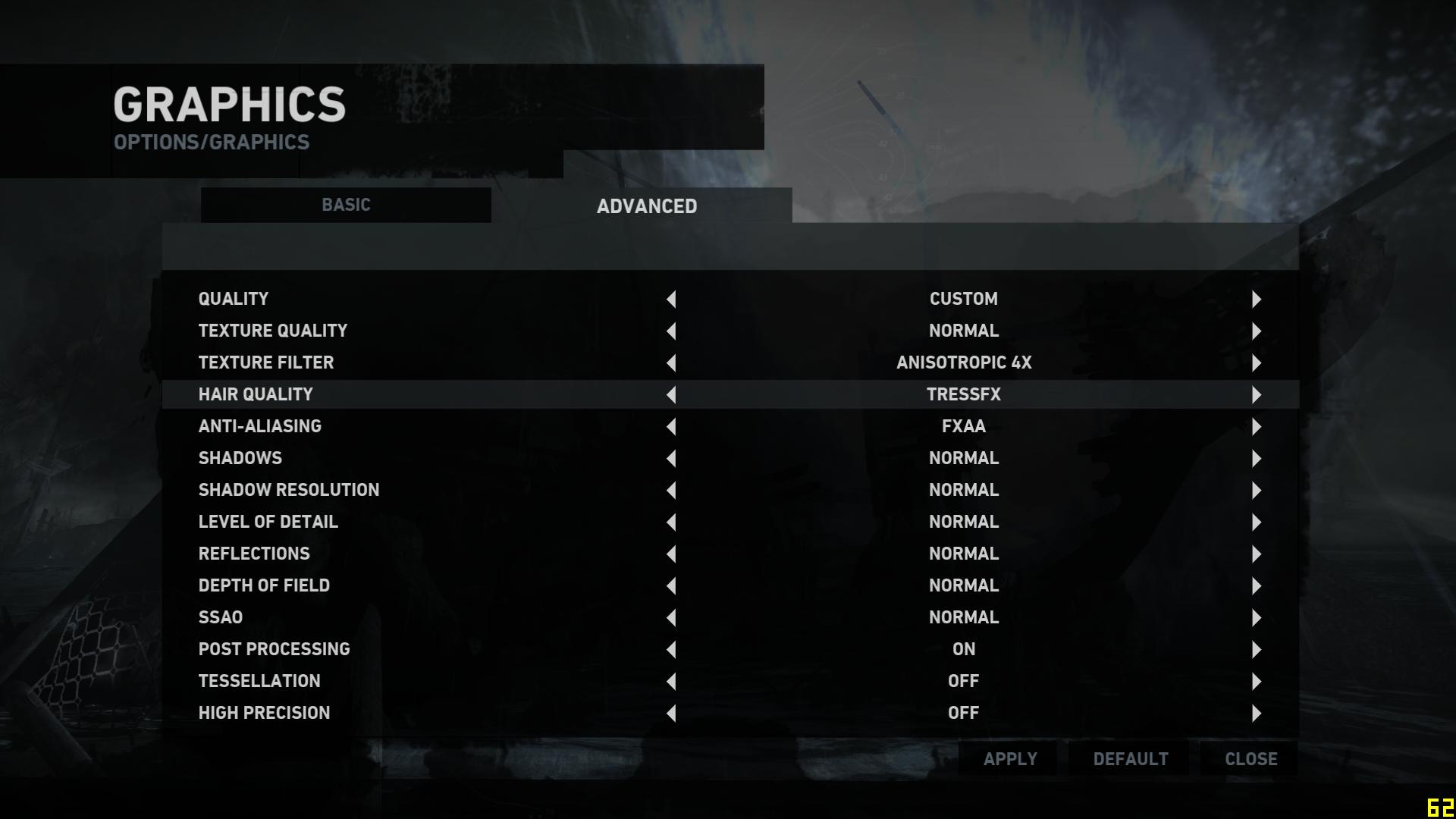Toggle Post Processing using left arrow
The height and width of the screenshot is (819, 1456).
[671, 650]
